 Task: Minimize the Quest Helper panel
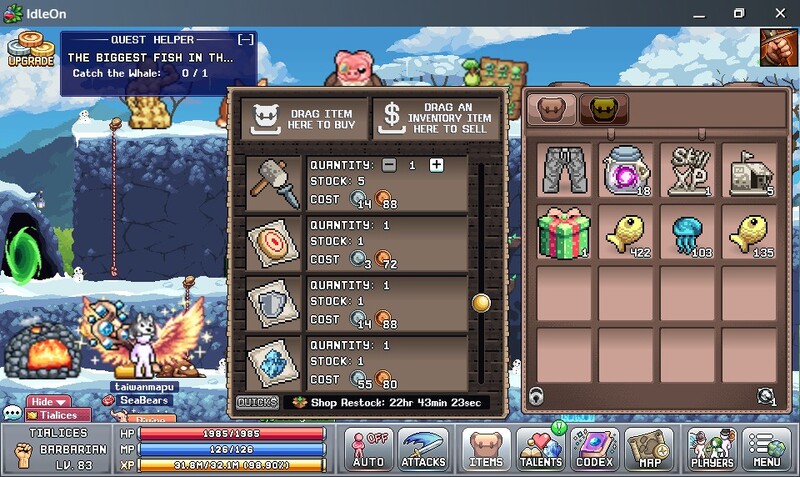[245, 39]
